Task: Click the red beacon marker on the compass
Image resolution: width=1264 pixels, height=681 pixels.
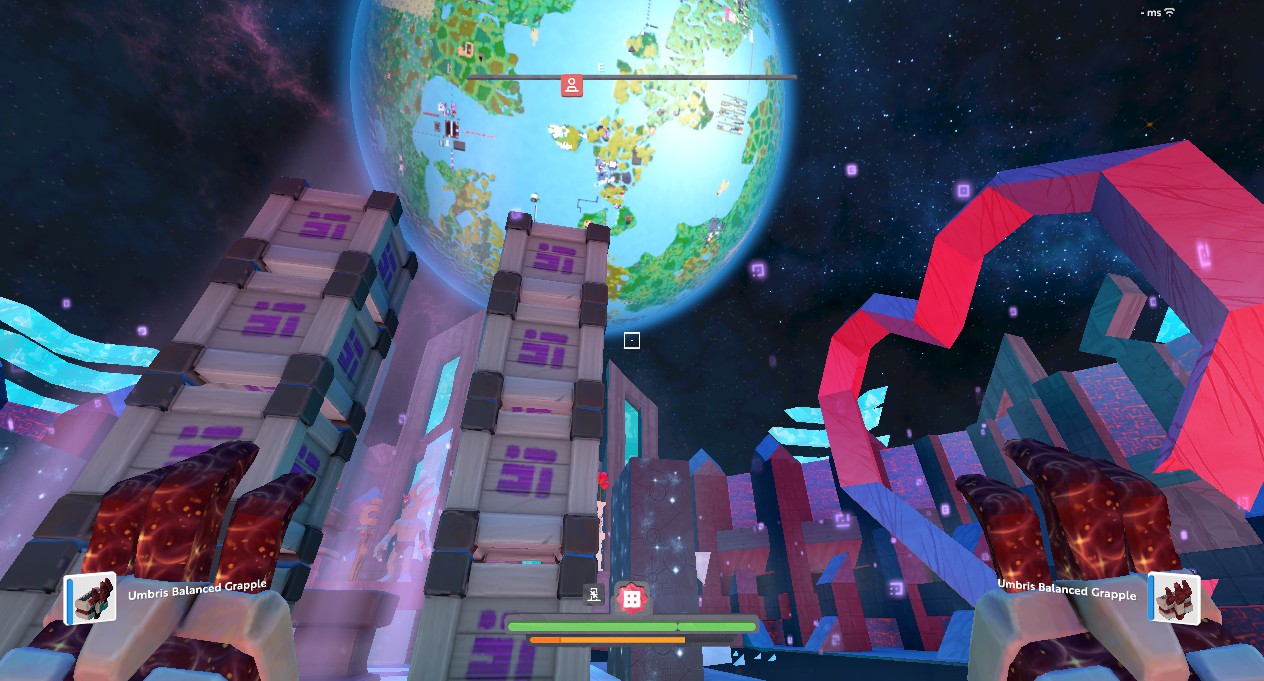Action: [x=571, y=85]
